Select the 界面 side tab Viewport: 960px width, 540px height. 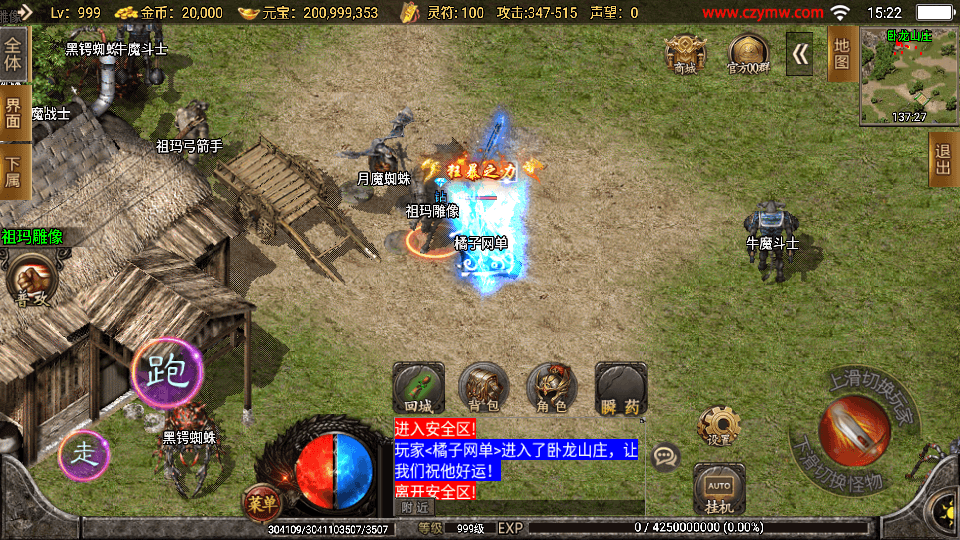[x=13, y=112]
